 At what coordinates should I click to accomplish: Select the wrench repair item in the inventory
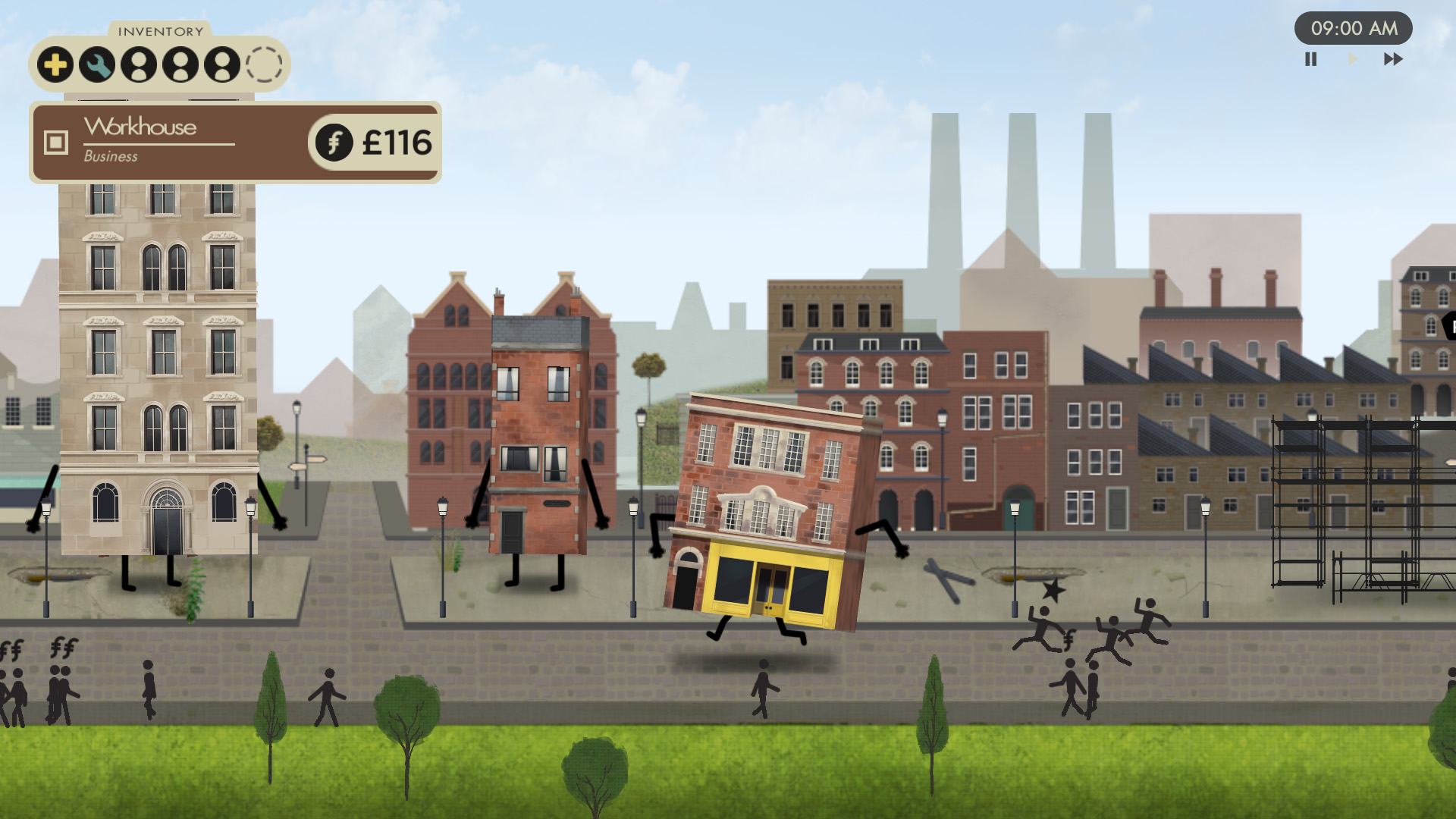click(97, 65)
